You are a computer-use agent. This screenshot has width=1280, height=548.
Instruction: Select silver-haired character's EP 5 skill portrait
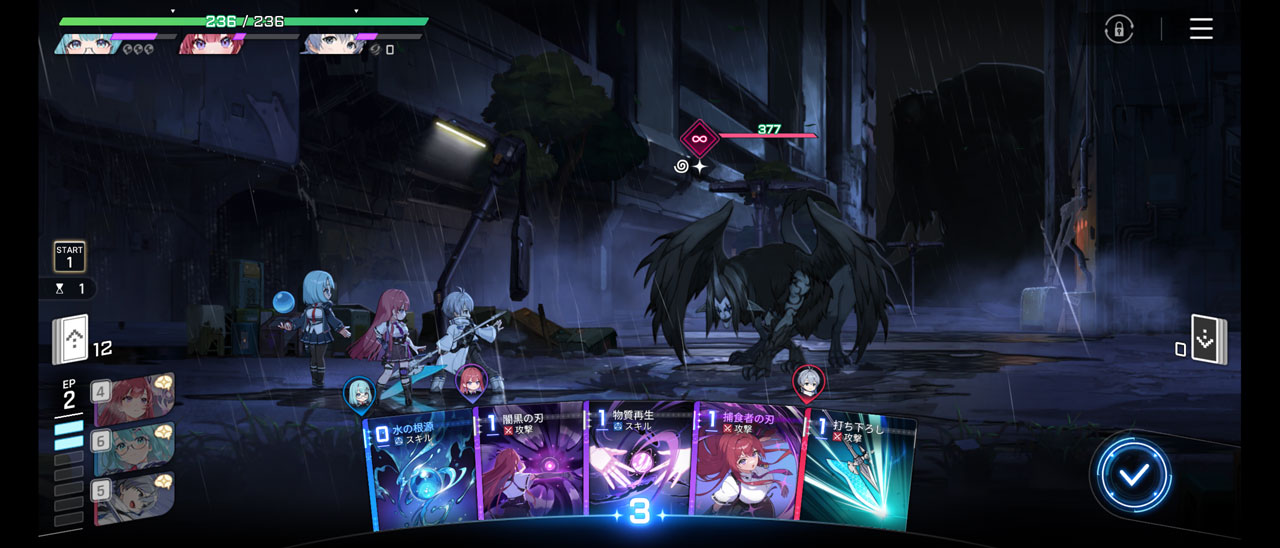pyautogui.click(x=134, y=497)
